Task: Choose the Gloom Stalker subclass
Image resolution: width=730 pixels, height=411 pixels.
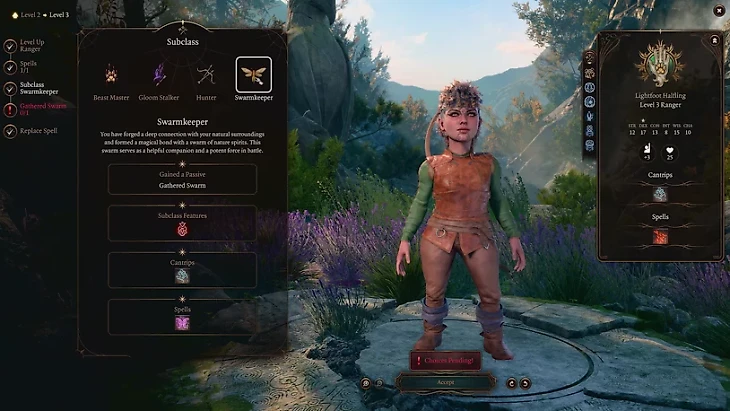Action: tap(159, 74)
